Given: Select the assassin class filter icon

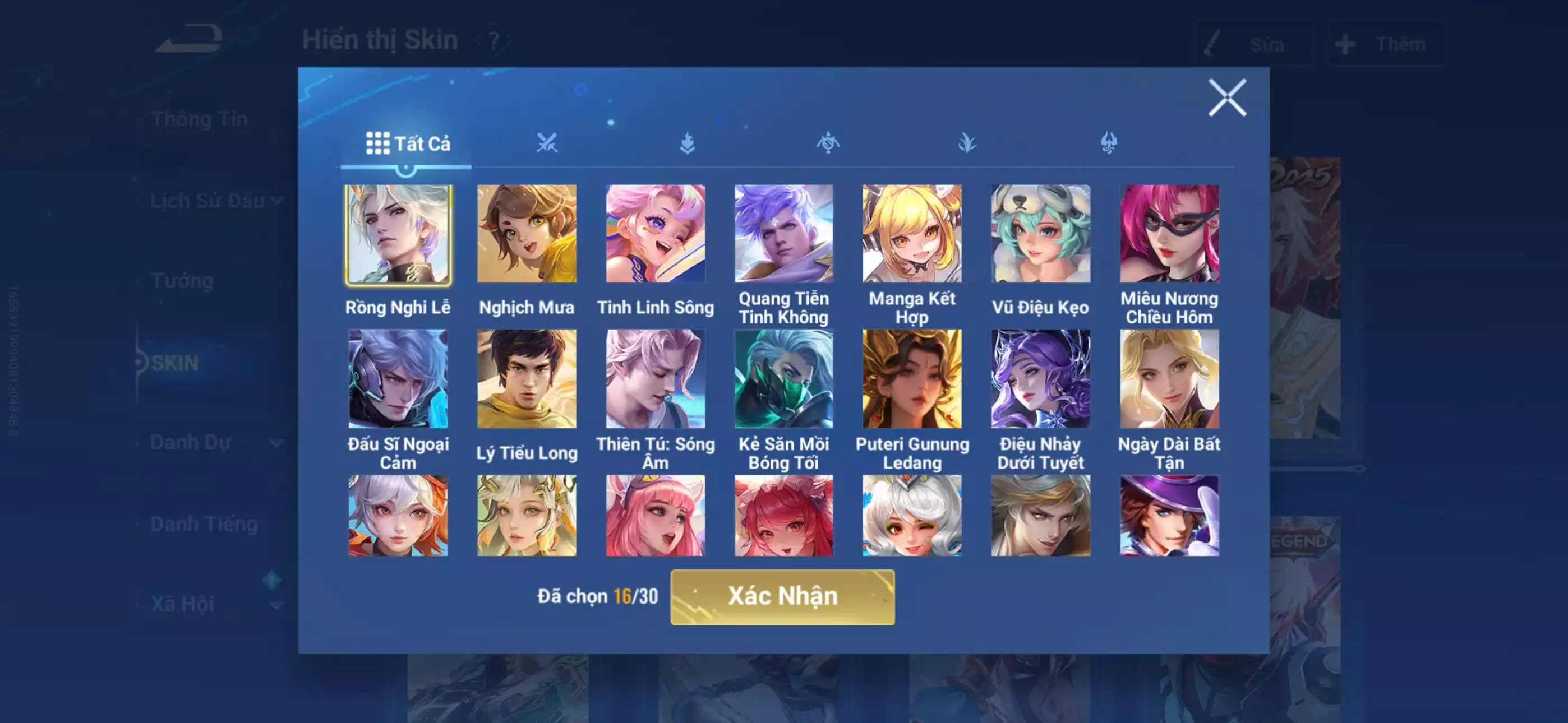Looking at the screenshot, I should pos(967,142).
